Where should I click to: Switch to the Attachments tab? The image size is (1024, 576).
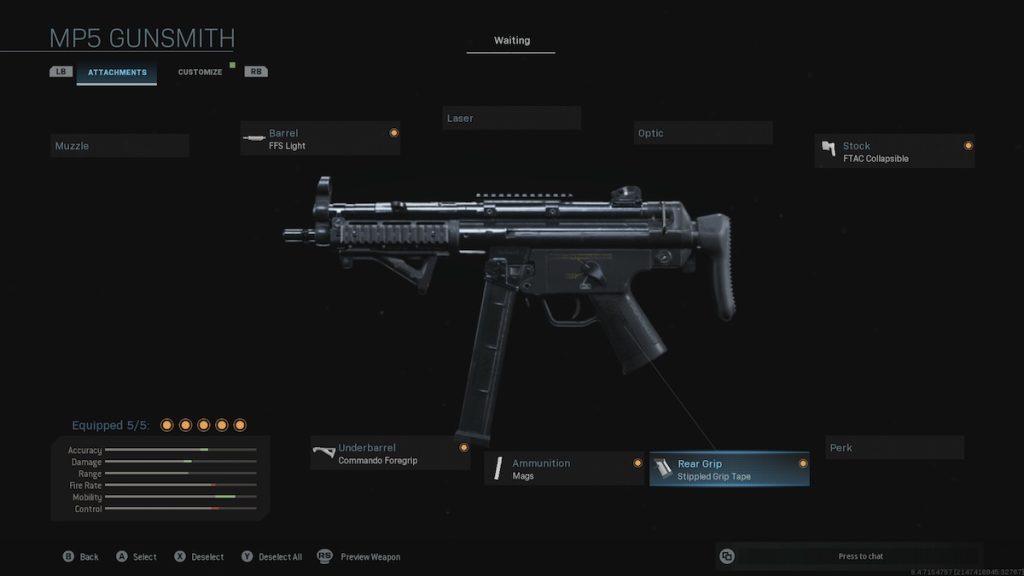coord(117,72)
